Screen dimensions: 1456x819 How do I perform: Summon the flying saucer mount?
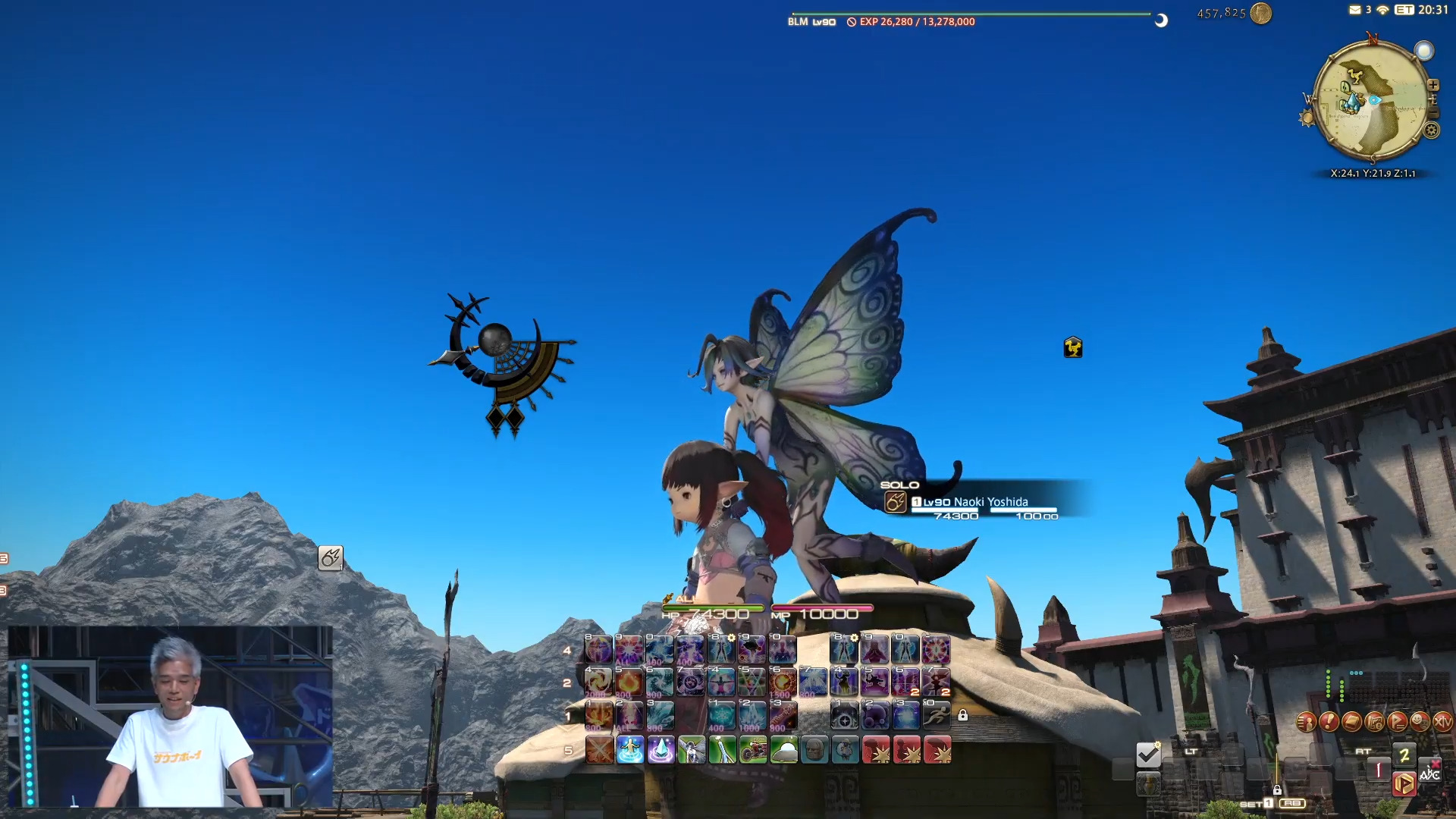(x=783, y=750)
